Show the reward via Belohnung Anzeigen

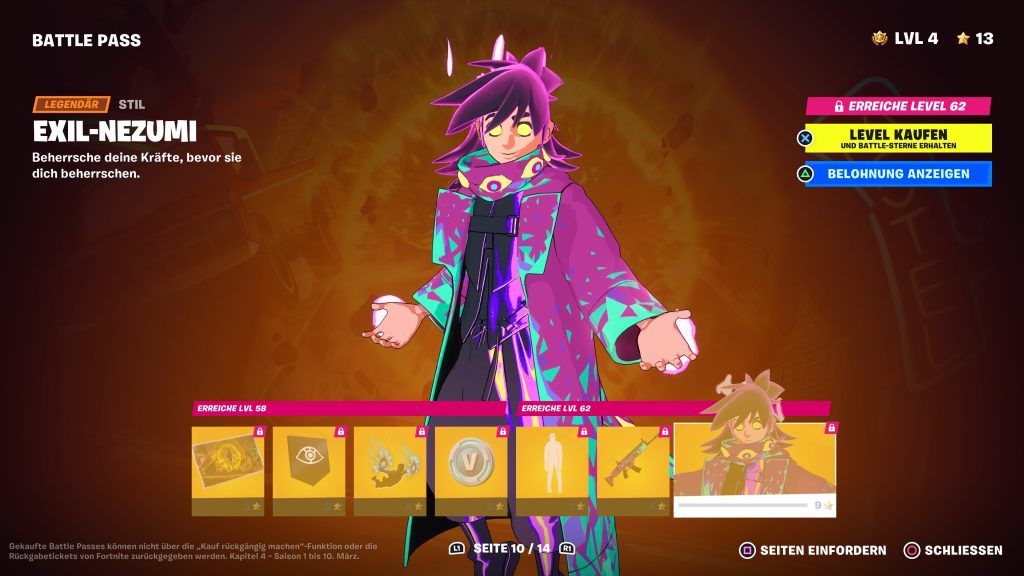pos(898,174)
